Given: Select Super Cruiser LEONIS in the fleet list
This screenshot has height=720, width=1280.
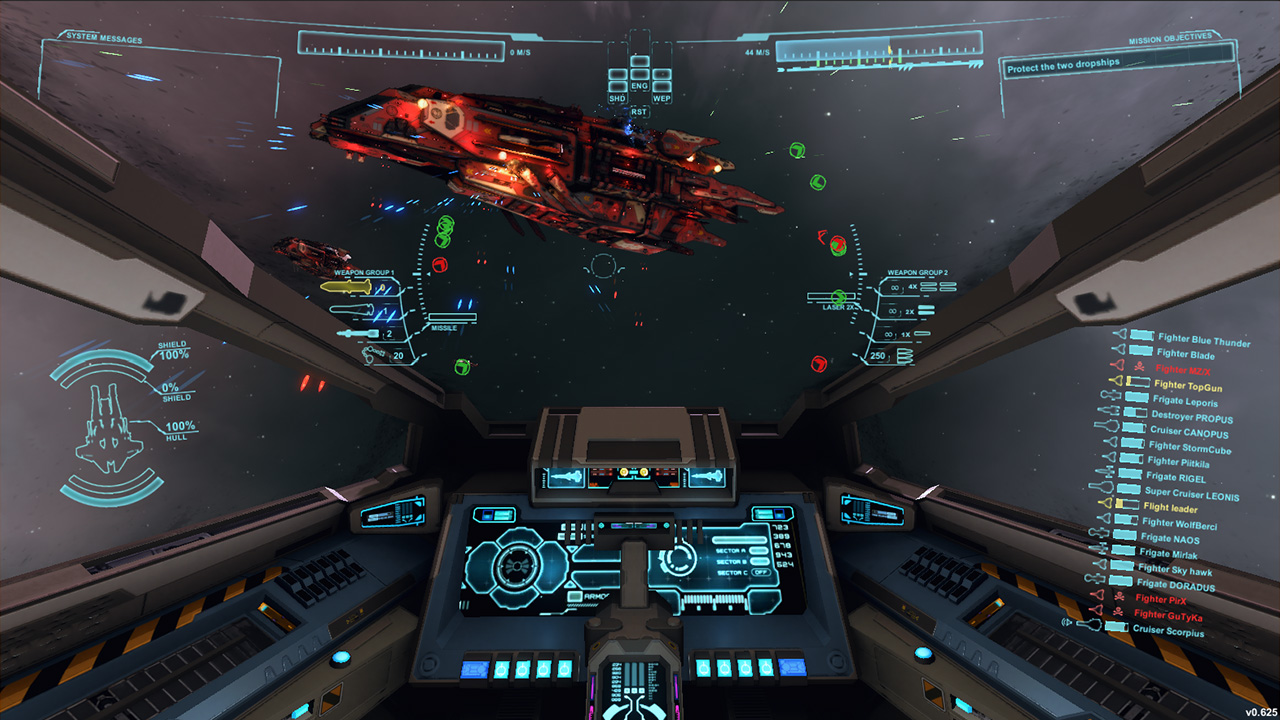Looking at the screenshot, I should click(1193, 493).
